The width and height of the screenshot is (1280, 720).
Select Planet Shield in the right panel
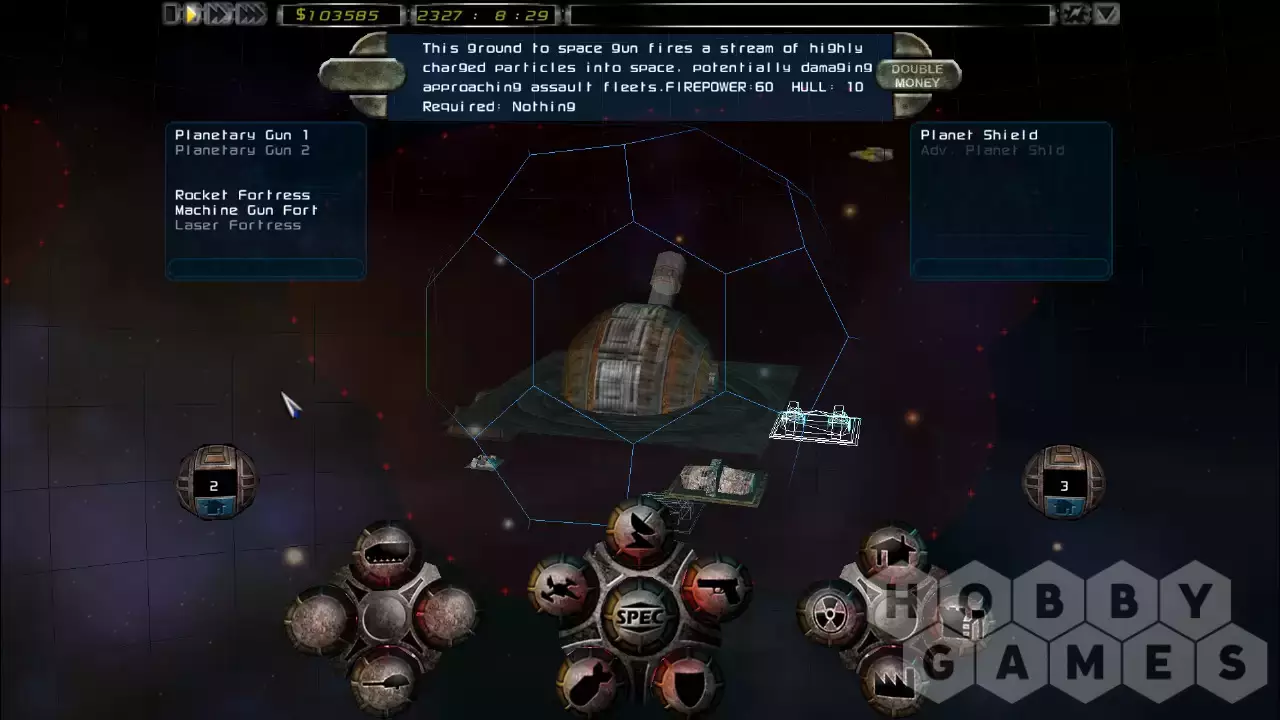click(x=979, y=135)
